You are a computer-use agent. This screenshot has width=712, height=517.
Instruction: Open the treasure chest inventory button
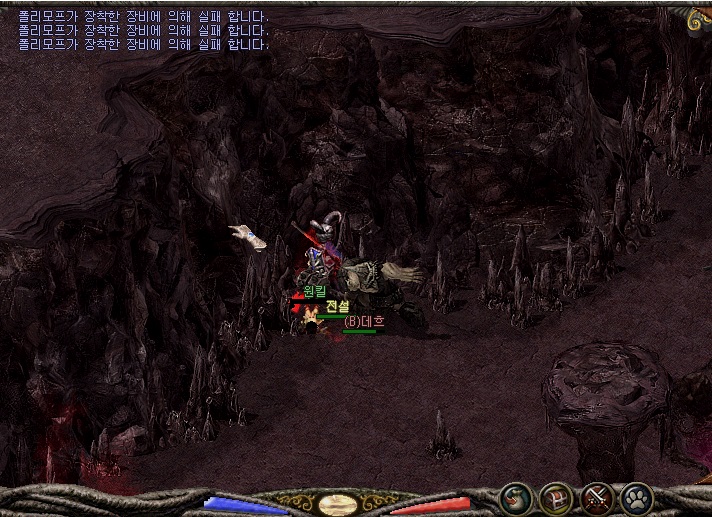tap(556, 497)
